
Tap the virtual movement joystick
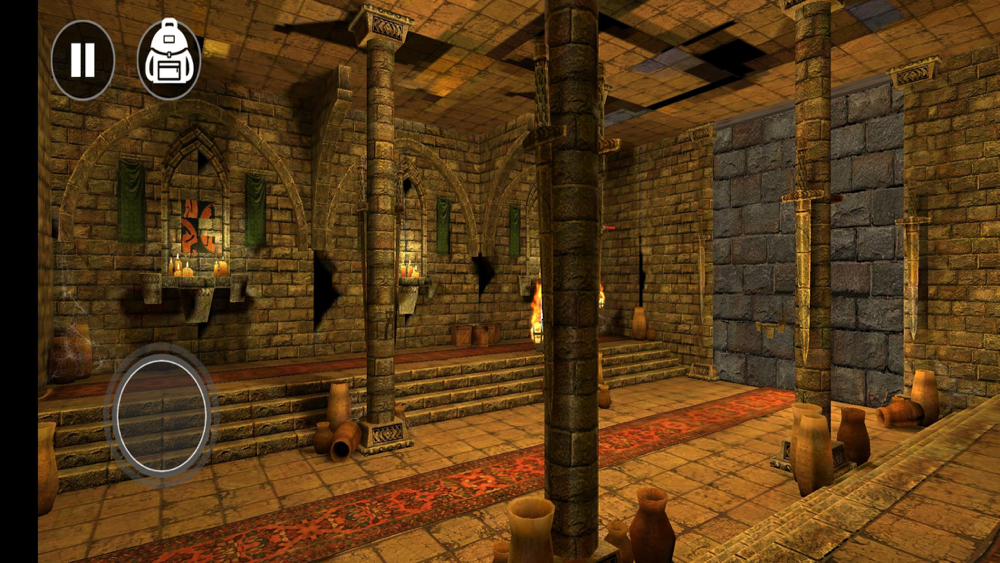coord(162,414)
